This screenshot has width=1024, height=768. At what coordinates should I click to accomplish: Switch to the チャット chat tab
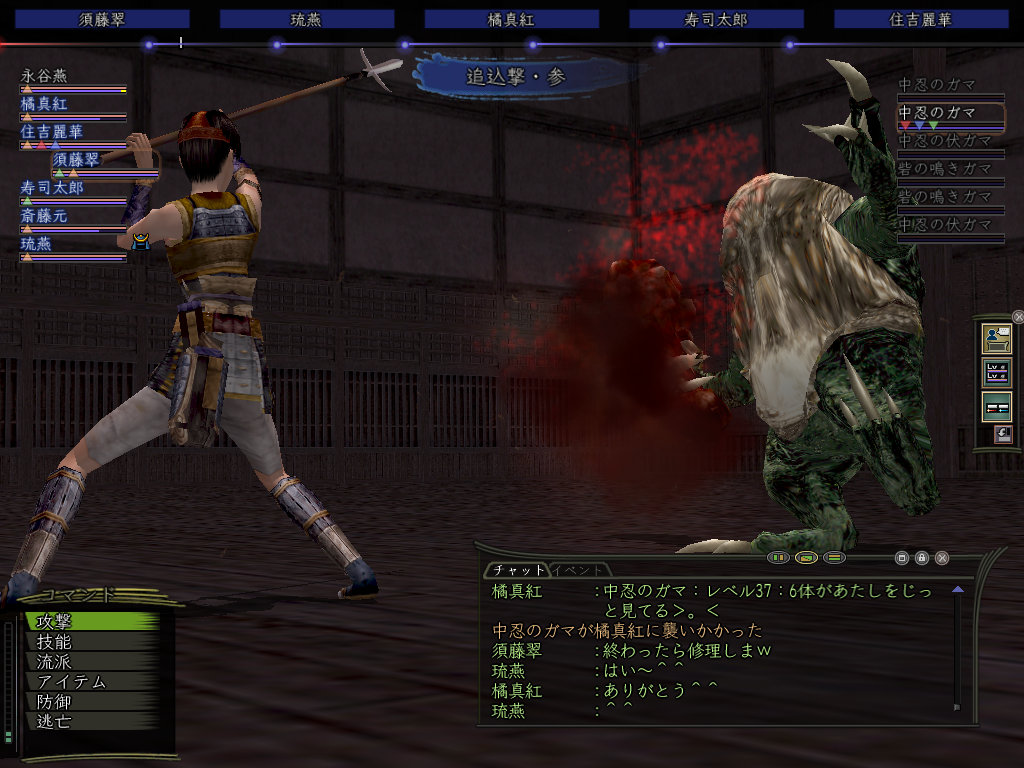[516, 570]
